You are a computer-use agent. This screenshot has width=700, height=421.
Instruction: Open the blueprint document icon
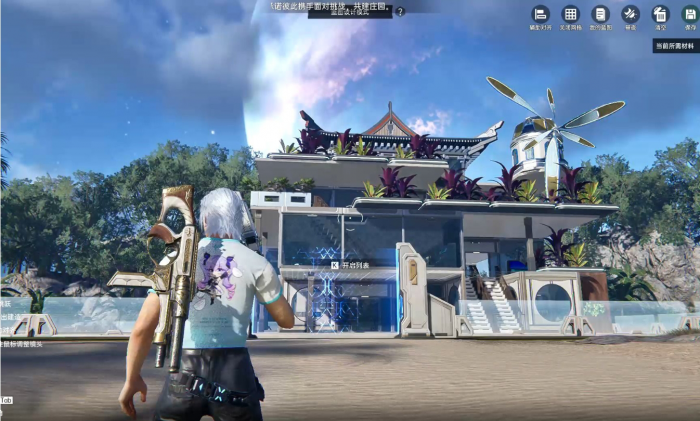(x=600, y=15)
